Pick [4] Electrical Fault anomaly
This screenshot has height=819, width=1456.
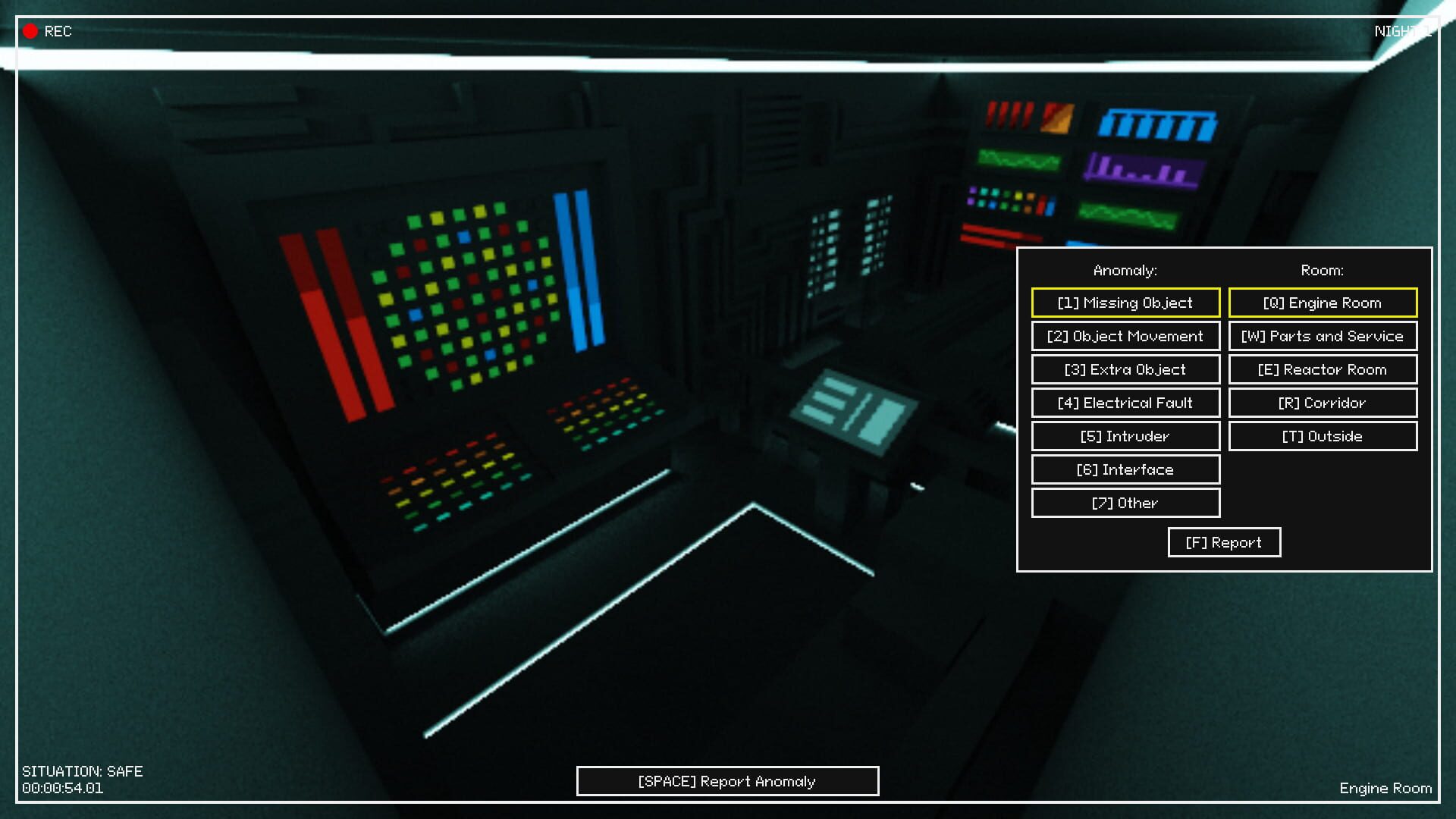coord(1125,403)
